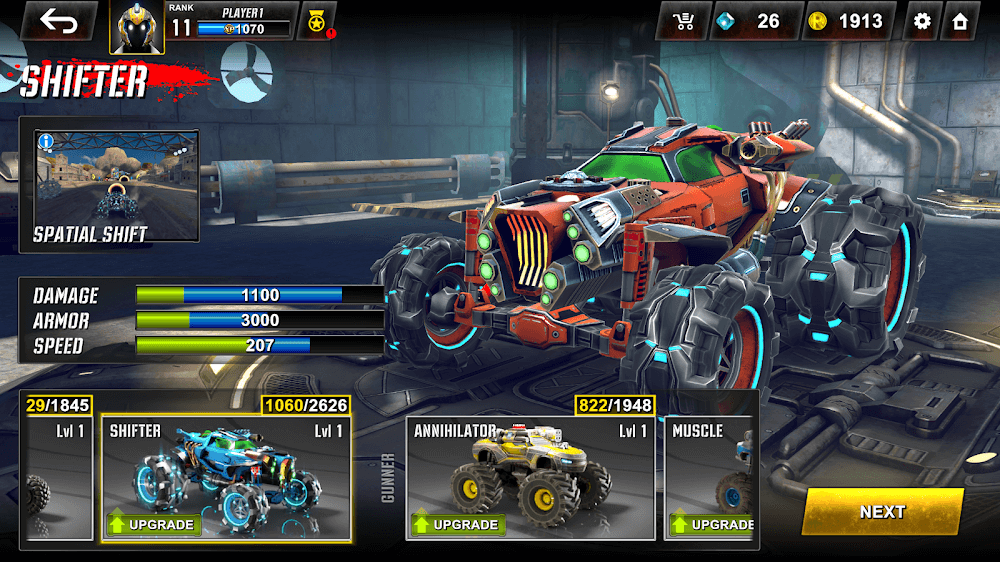This screenshot has height=562, width=1000.
Task: Open the shopping cart store
Action: (685, 21)
